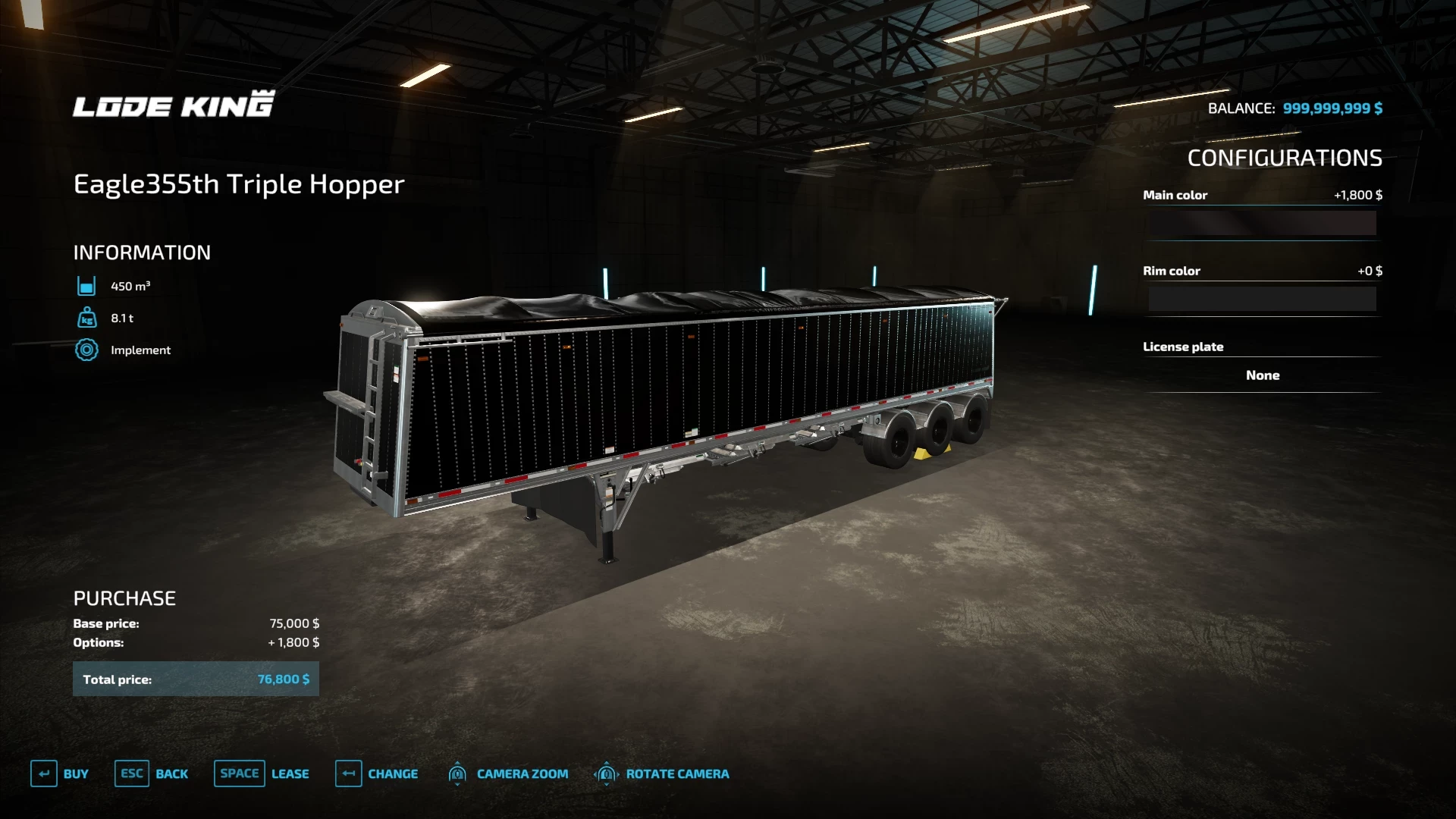Click the Rotate Camera icon
Image resolution: width=1456 pixels, height=819 pixels.
(606, 773)
